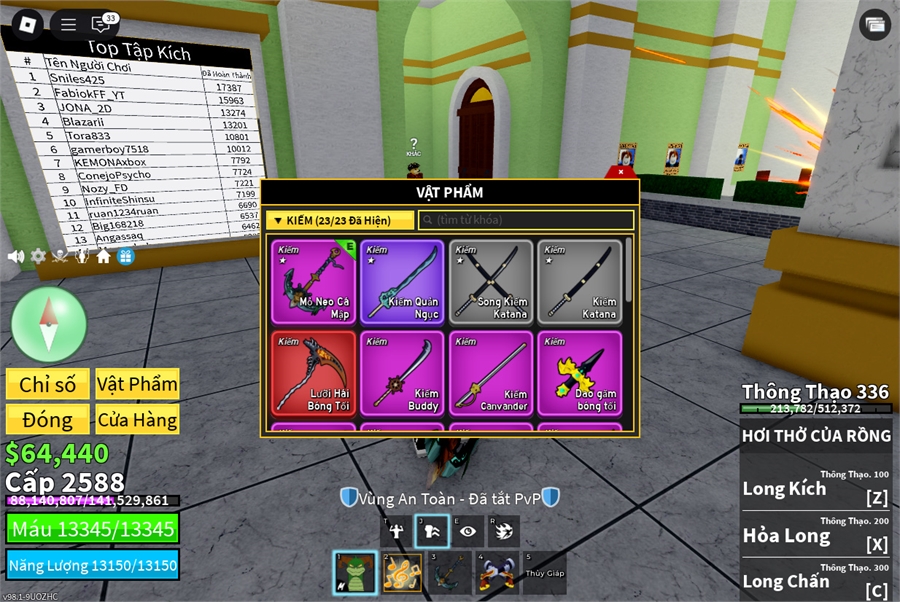
Task: Click the inventory keyword search field
Action: (x=526, y=220)
